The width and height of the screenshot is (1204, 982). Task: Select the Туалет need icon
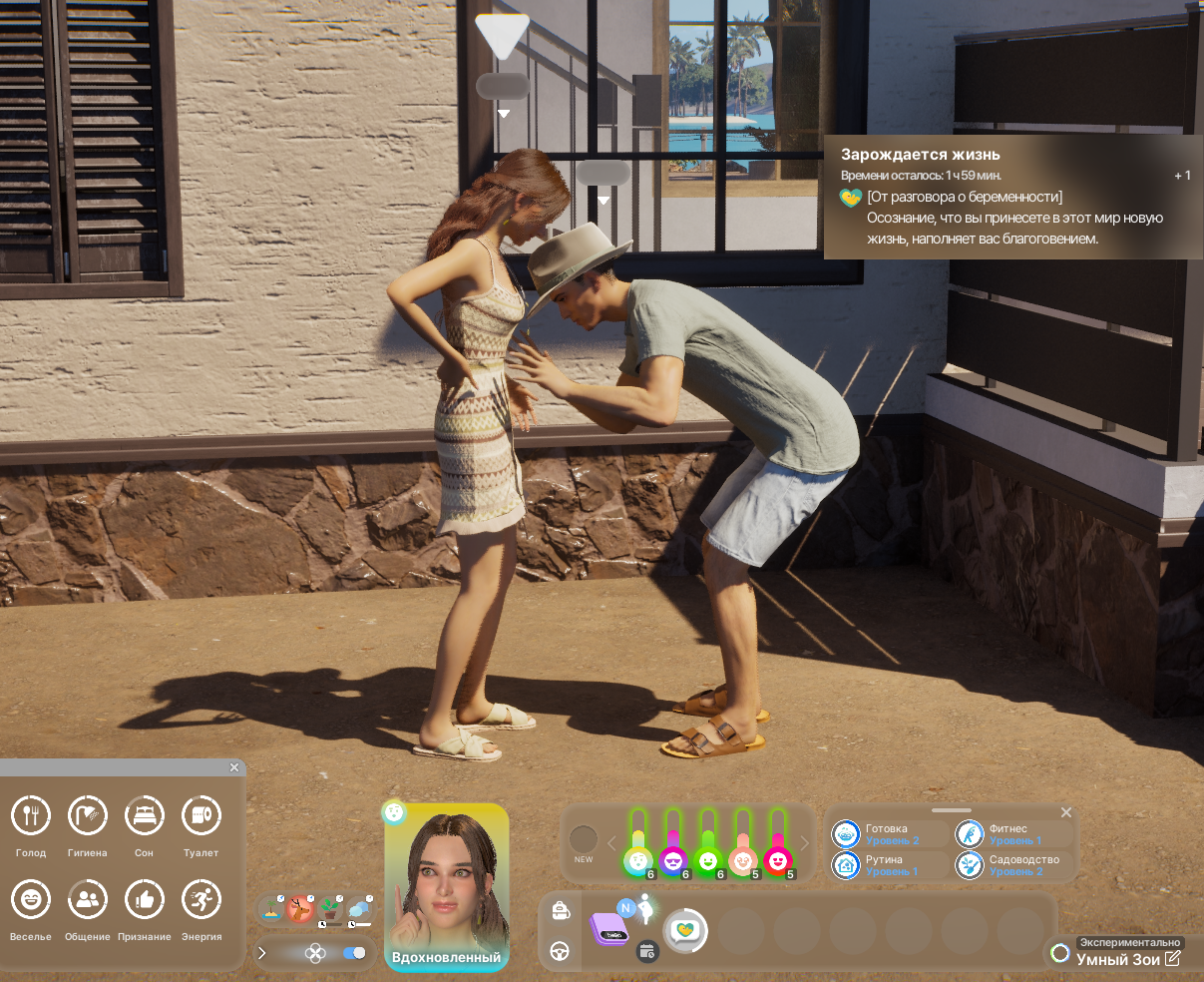coord(201,816)
